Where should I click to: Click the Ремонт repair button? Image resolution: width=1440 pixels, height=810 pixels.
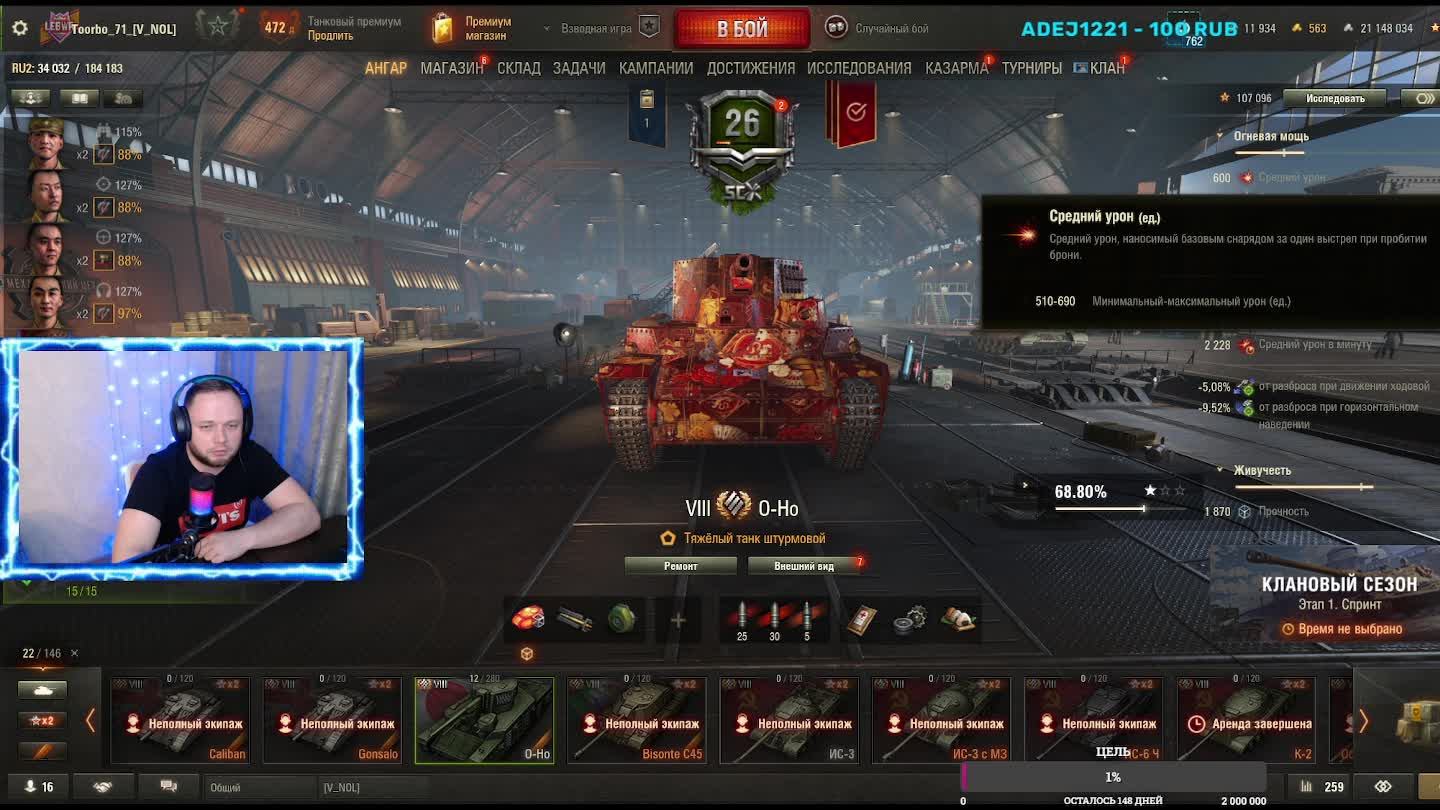point(681,566)
